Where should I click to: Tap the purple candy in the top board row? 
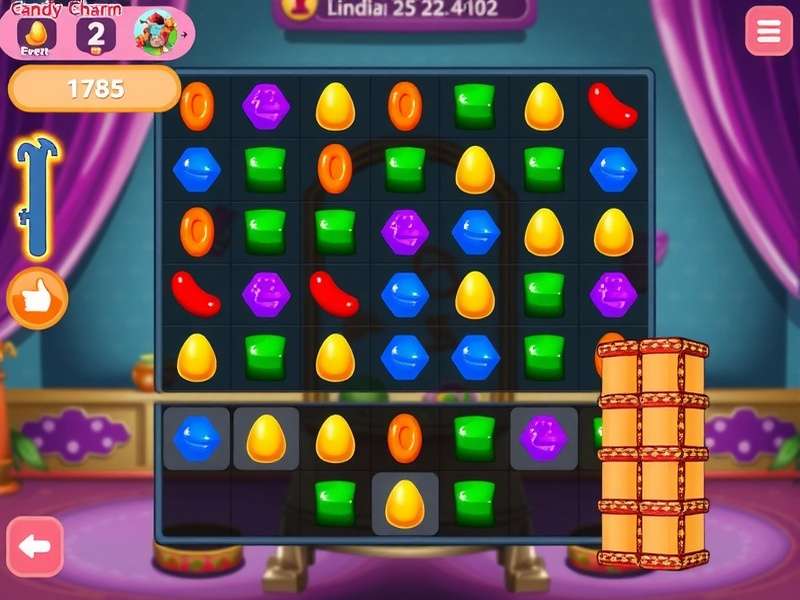(x=266, y=105)
